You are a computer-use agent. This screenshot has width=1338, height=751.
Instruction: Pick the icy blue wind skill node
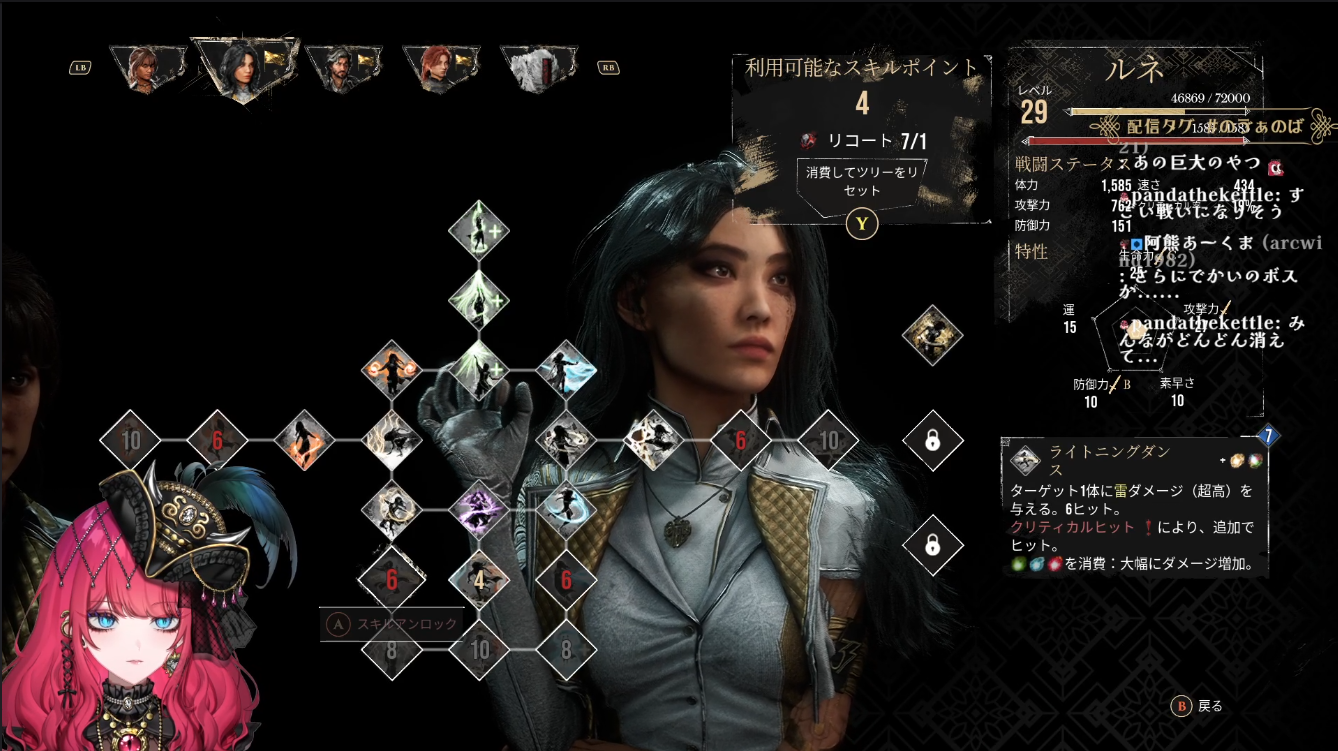click(x=566, y=369)
